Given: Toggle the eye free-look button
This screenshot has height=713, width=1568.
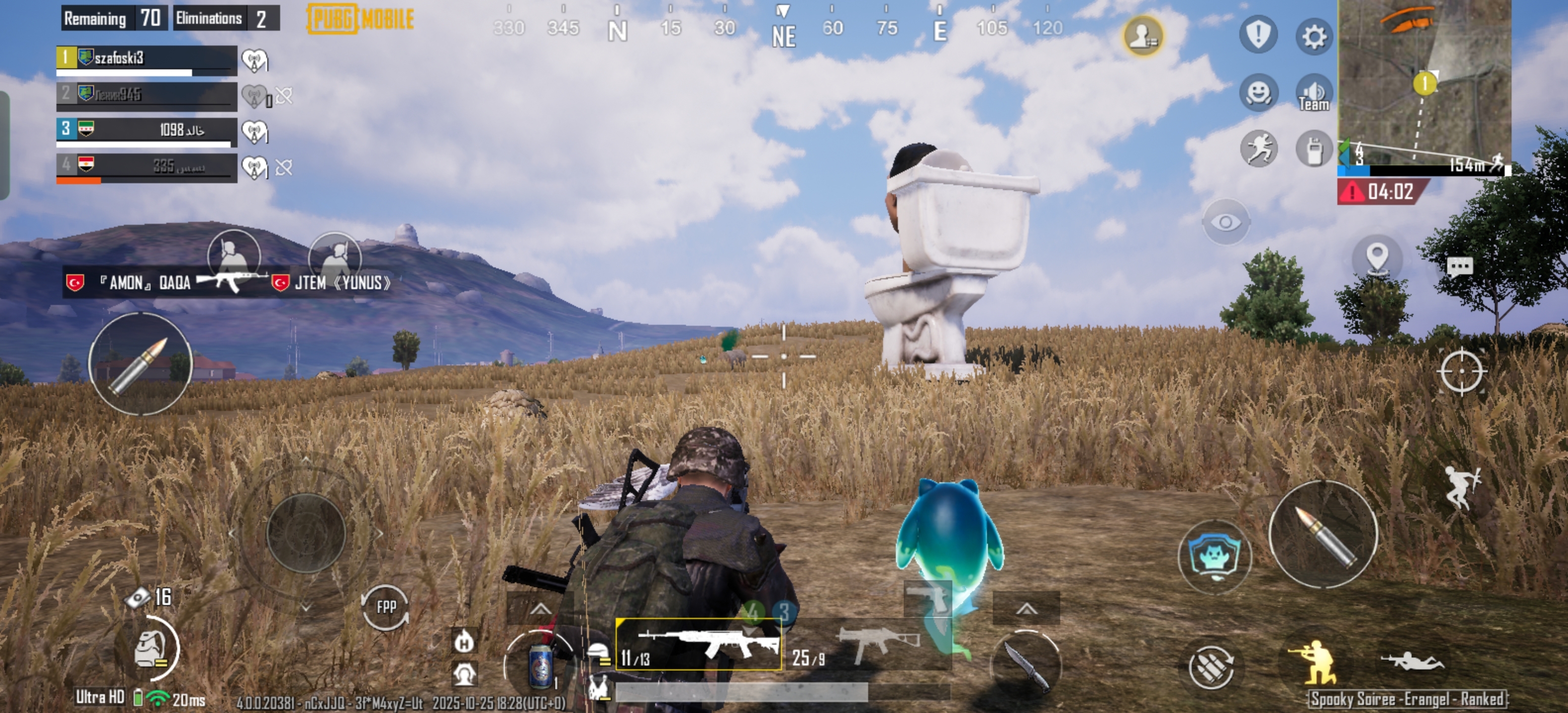Looking at the screenshot, I should (x=1225, y=222).
